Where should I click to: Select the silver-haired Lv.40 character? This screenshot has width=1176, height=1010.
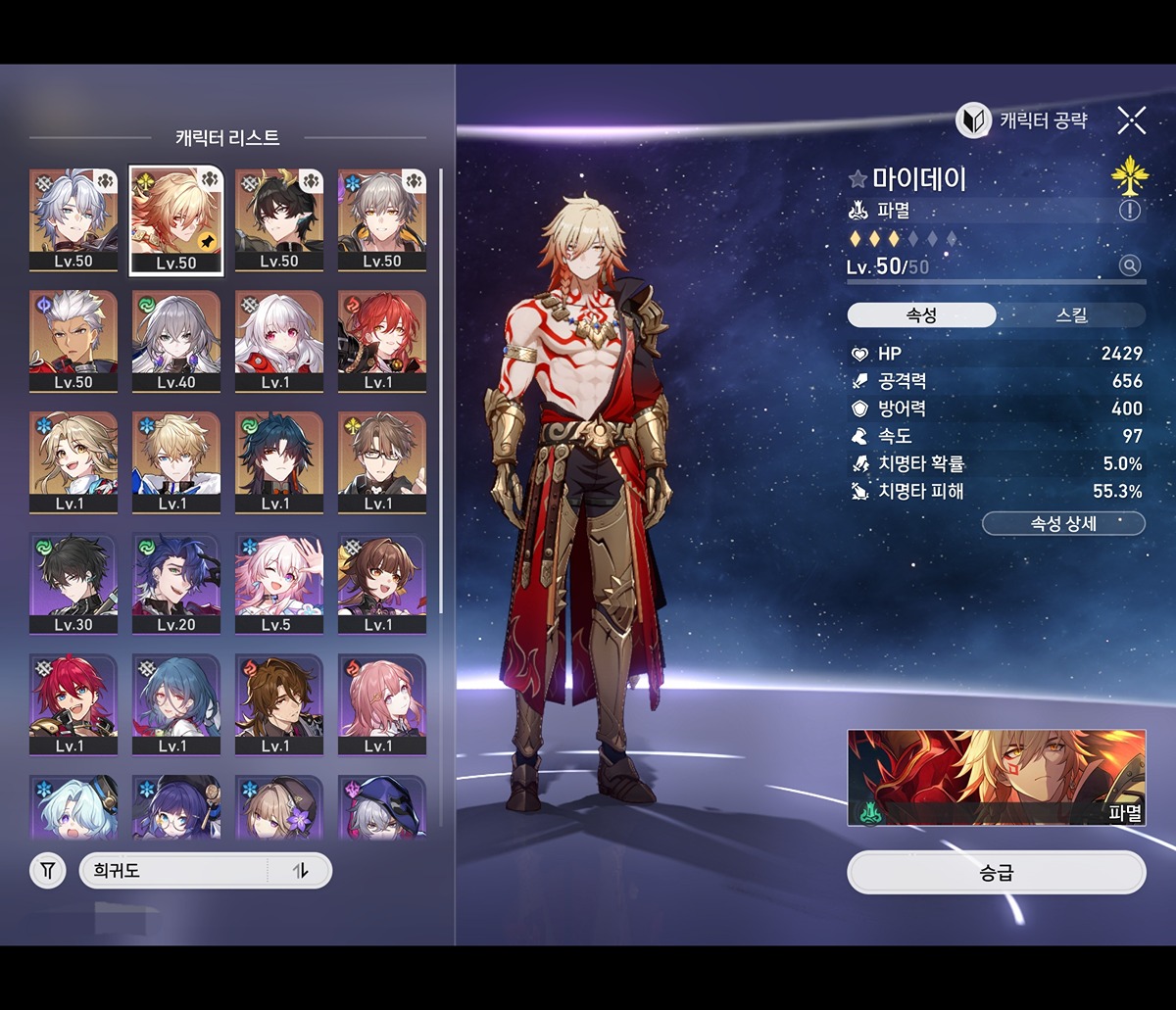[176, 340]
